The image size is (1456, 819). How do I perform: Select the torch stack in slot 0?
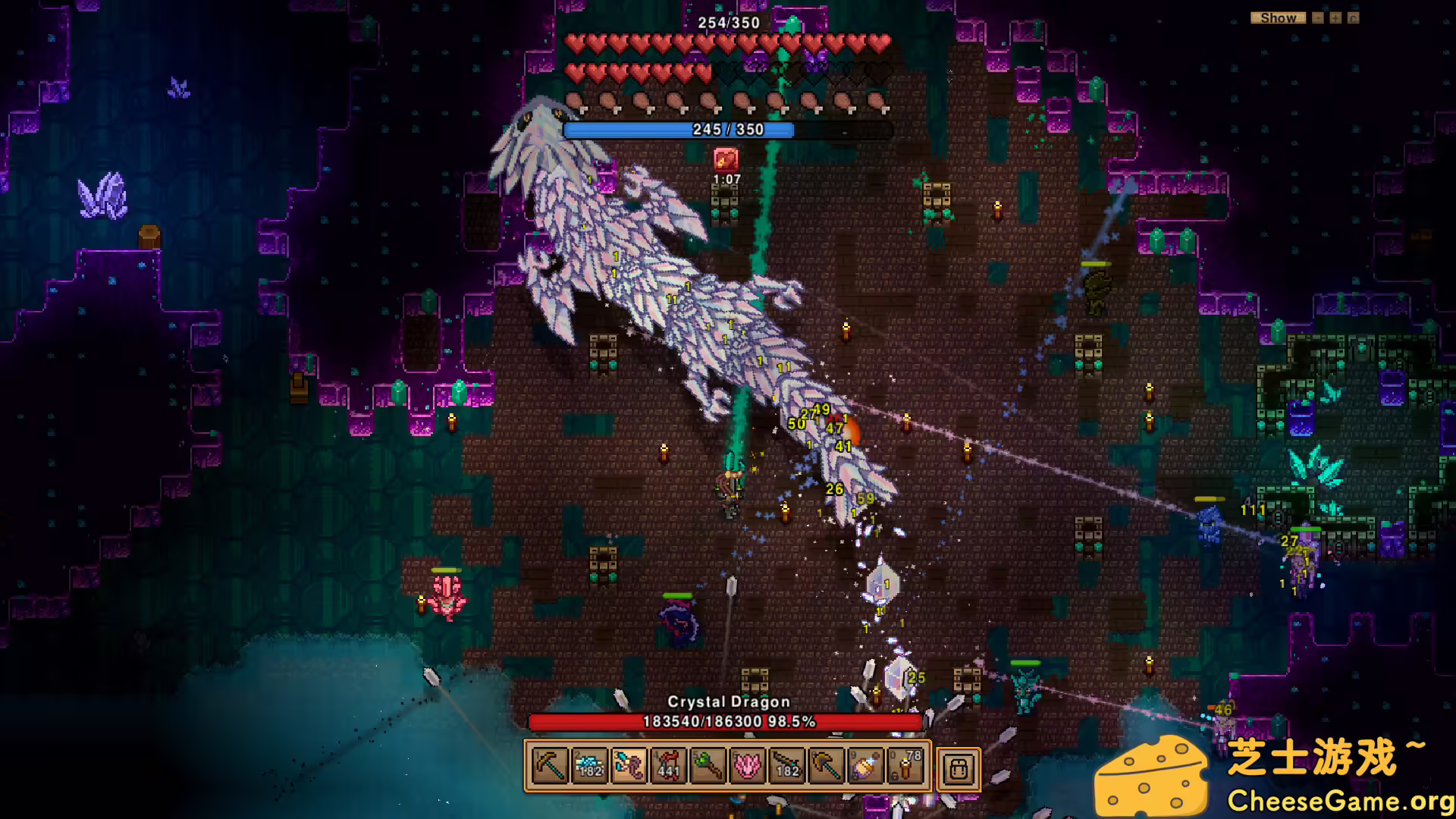click(905, 767)
